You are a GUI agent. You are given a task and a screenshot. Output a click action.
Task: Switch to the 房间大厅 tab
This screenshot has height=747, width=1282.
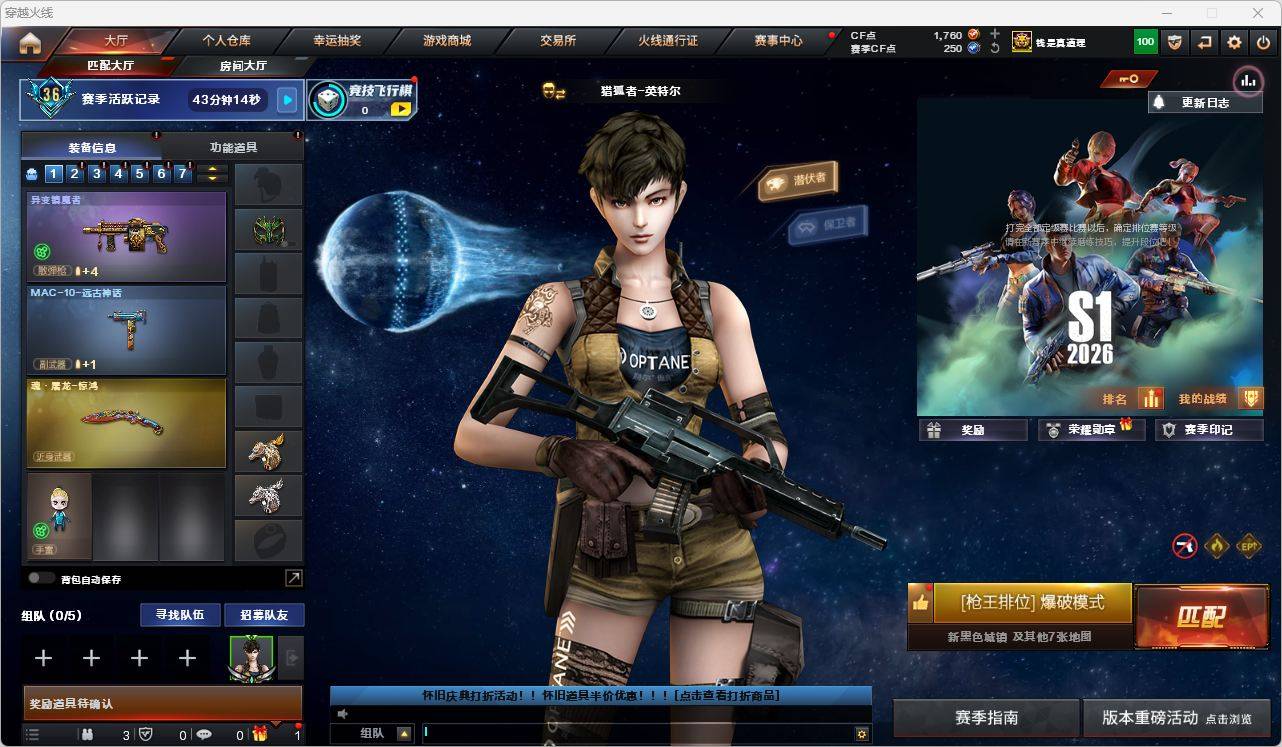(243, 66)
